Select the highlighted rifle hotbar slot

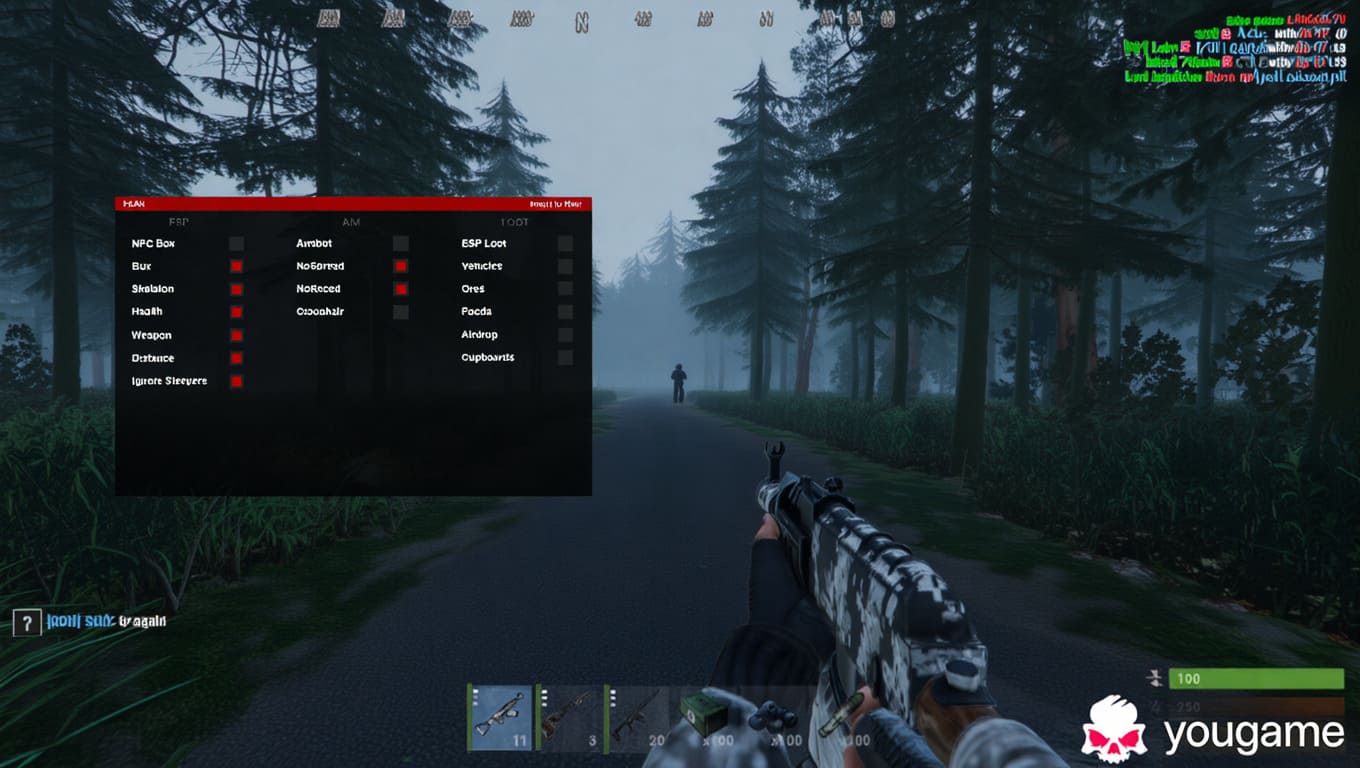(x=500, y=717)
